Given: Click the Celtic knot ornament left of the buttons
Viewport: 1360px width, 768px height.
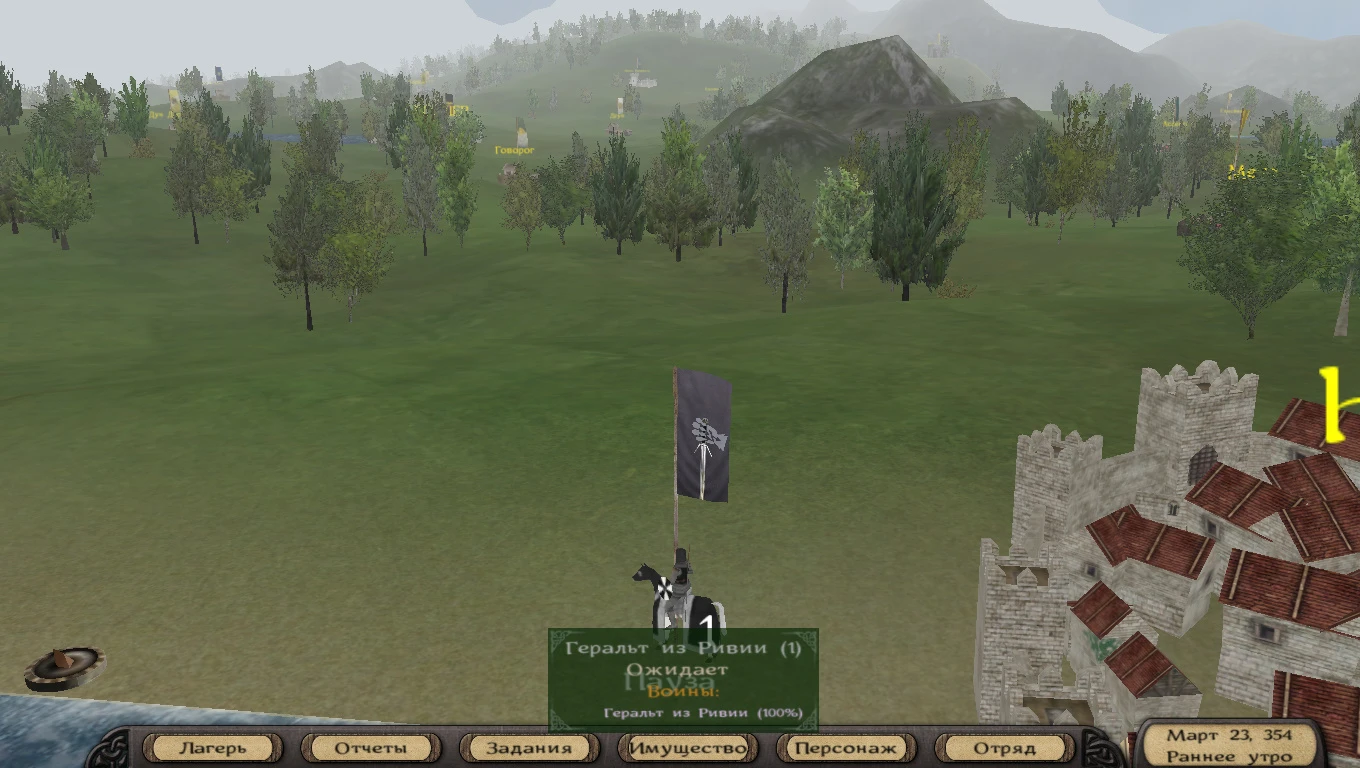Looking at the screenshot, I should click(112, 746).
